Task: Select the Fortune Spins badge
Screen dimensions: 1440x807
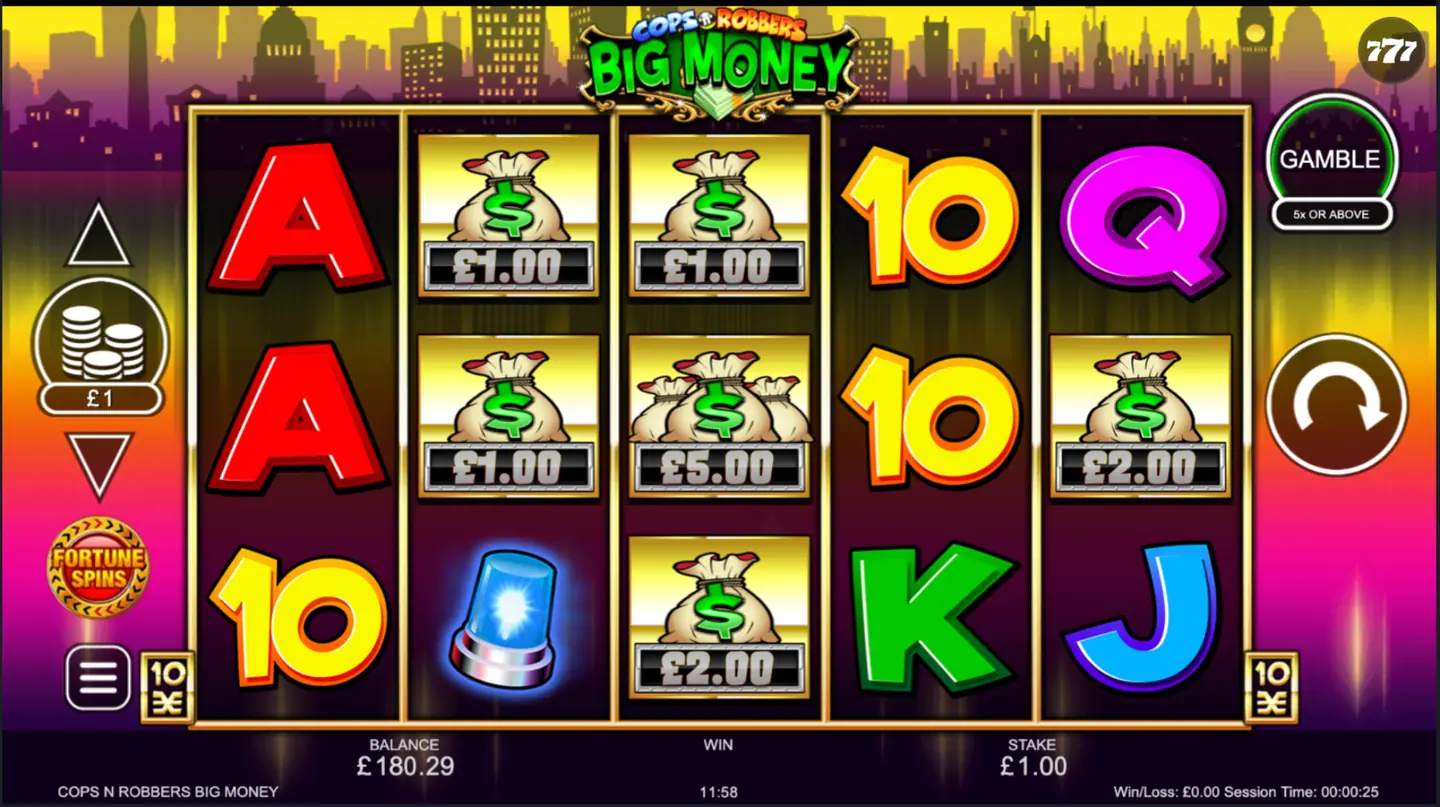Action: [x=97, y=566]
